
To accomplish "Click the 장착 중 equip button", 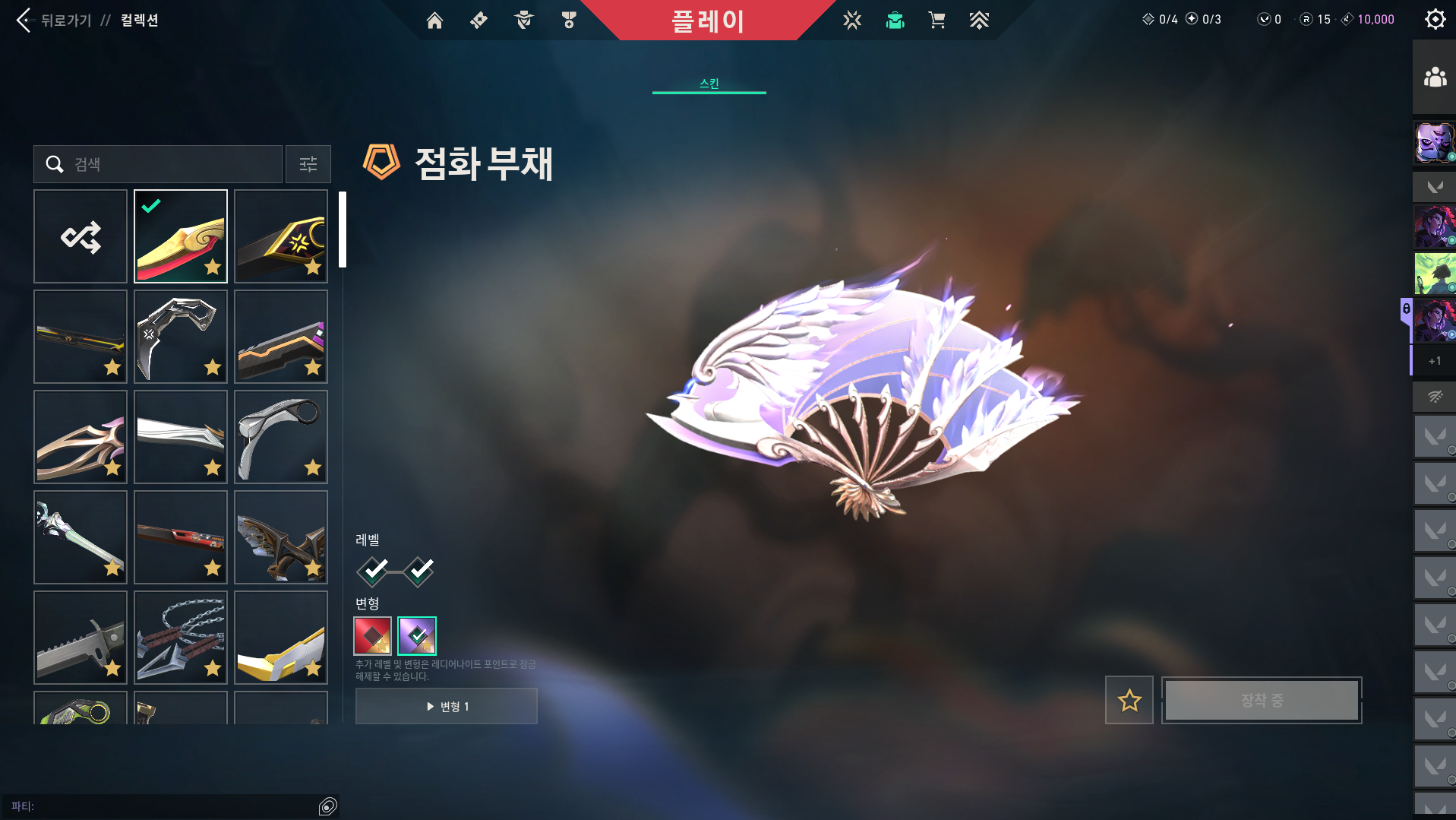I will (1261, 700).
